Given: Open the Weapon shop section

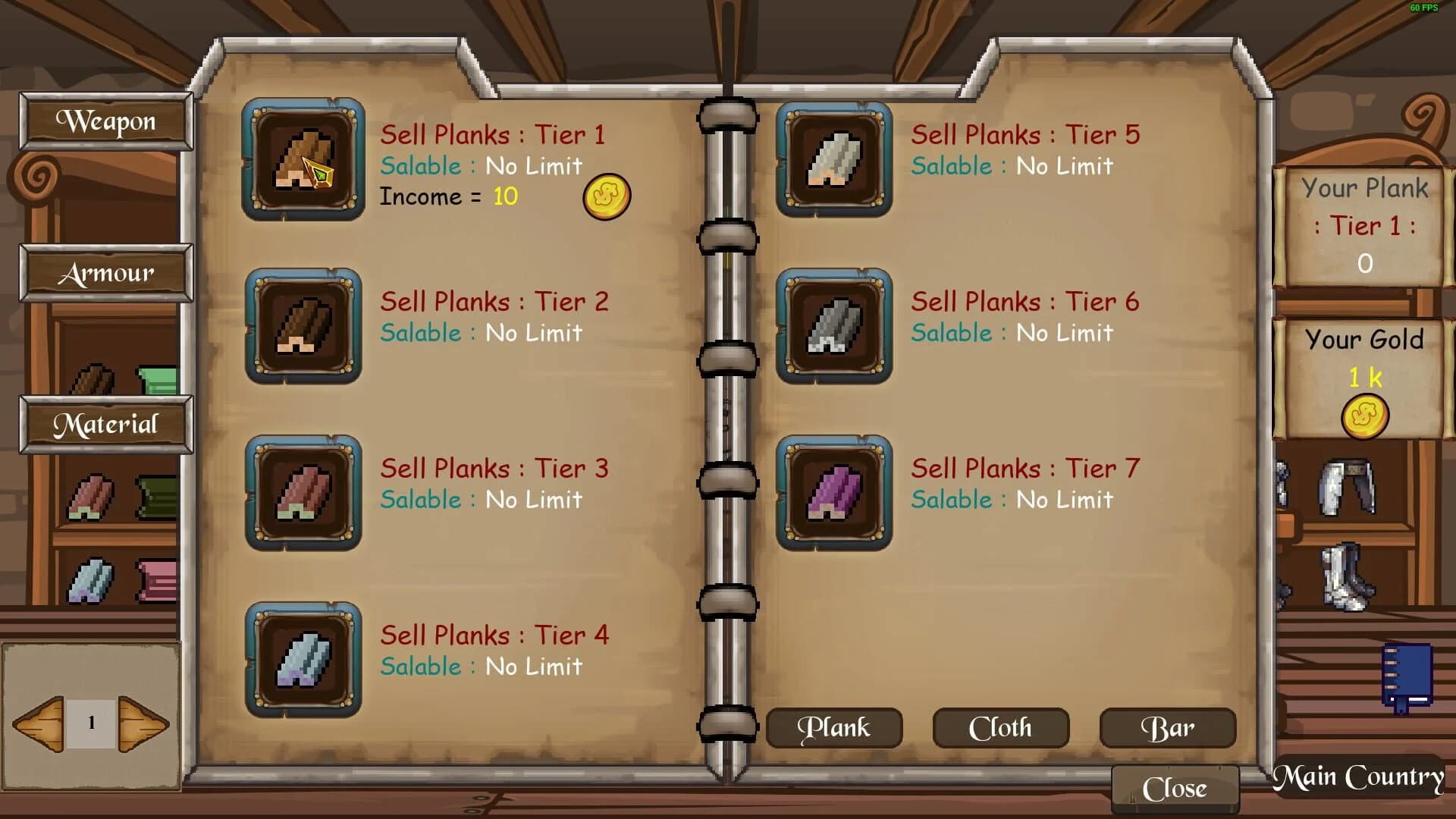Looking at the screenshot, I should coord(105,121).
